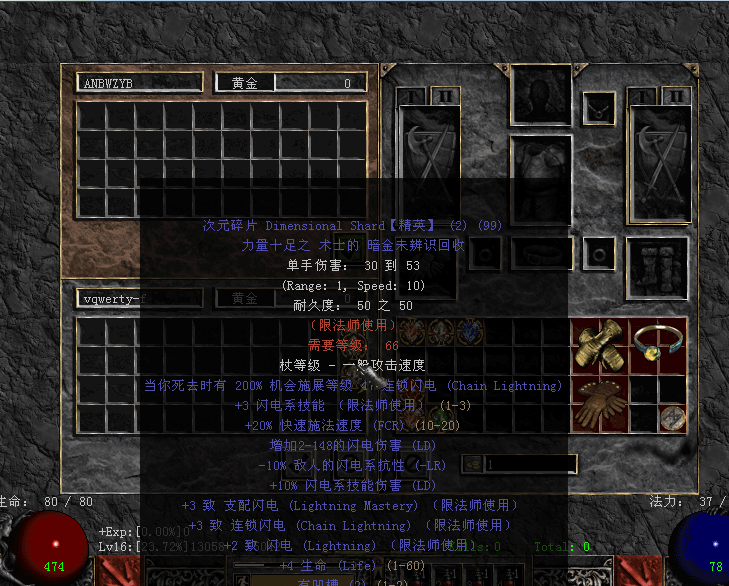Screen dimensions: 729x586
Task: Click the 黄金 label beside ANBWZYB
Action: (245, 84)
